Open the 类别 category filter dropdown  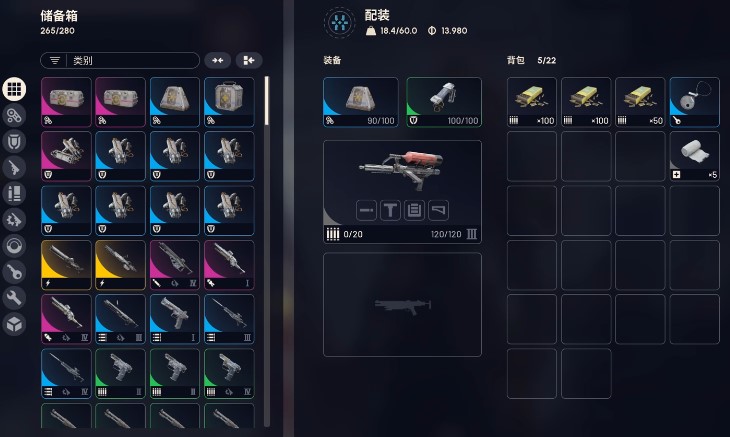tap(119, 61)
